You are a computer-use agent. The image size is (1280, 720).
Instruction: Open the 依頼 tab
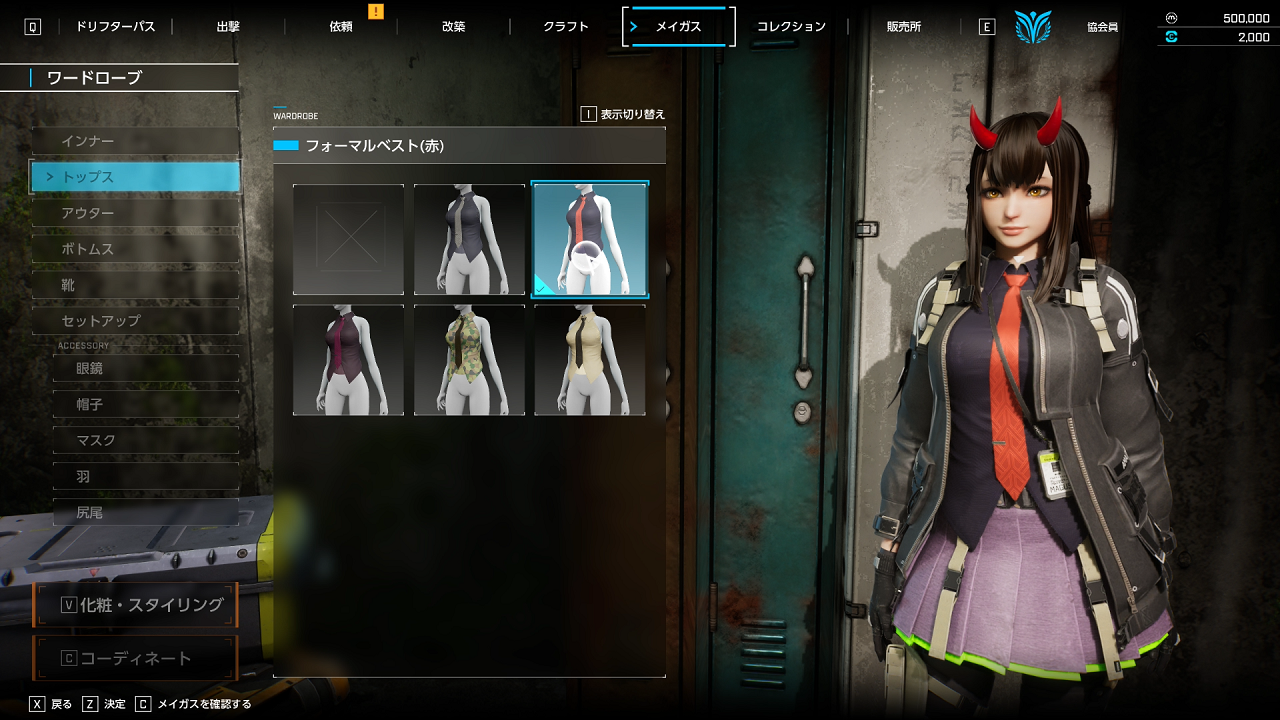(341, 27)
